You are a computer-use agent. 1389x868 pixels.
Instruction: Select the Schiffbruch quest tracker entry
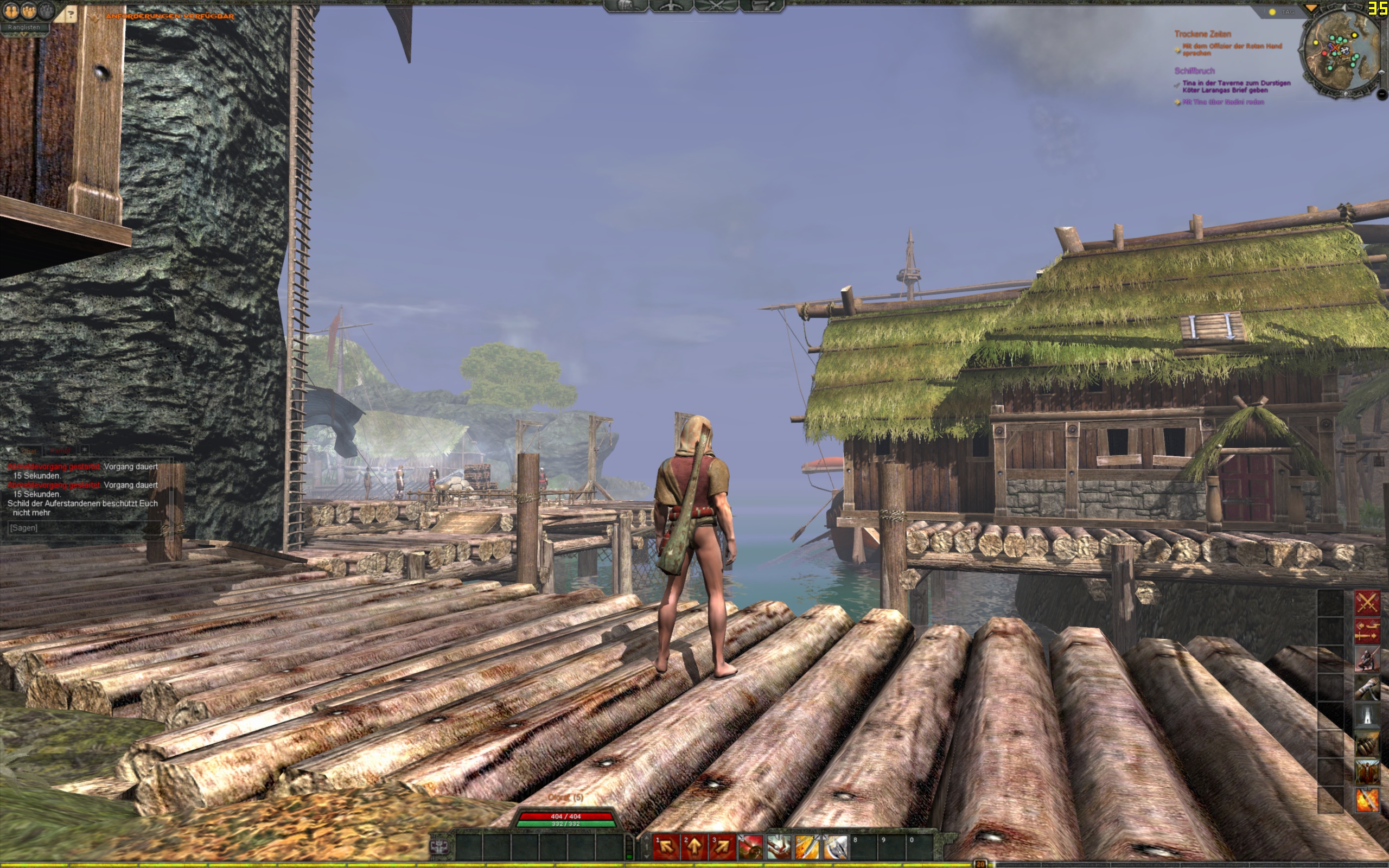[x=1194, y=71]
